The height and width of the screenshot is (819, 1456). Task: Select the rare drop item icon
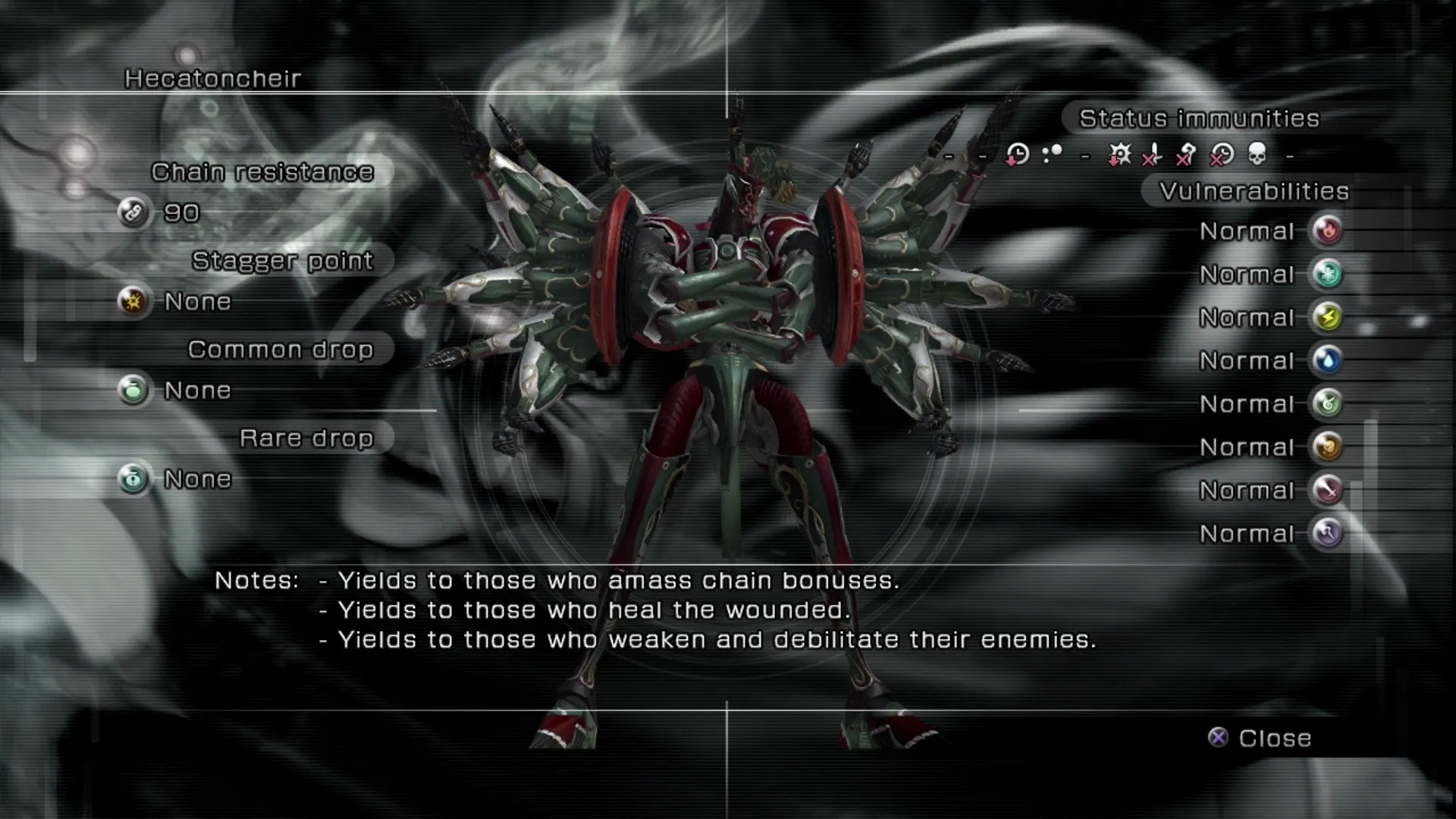tap(133, 479)
